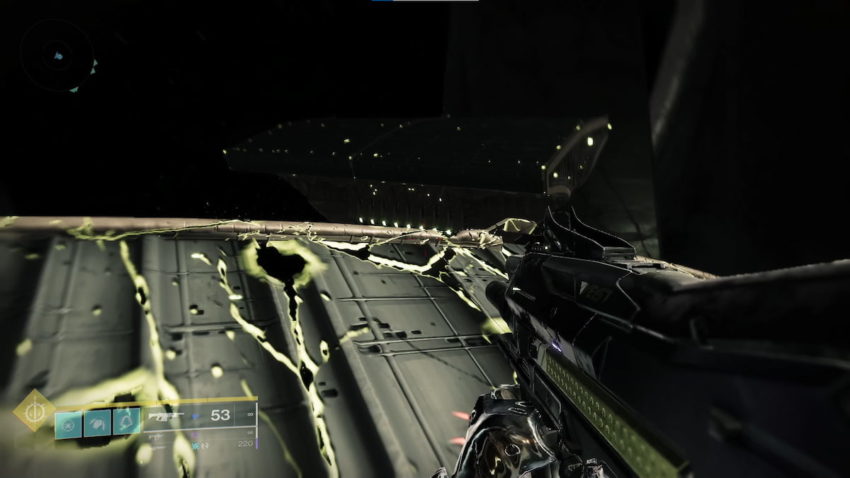Image resolution: width=850 pixels, height=478 pixels.
Task: Activate the golden diamond super ability icon
Action: pos(33,409)
